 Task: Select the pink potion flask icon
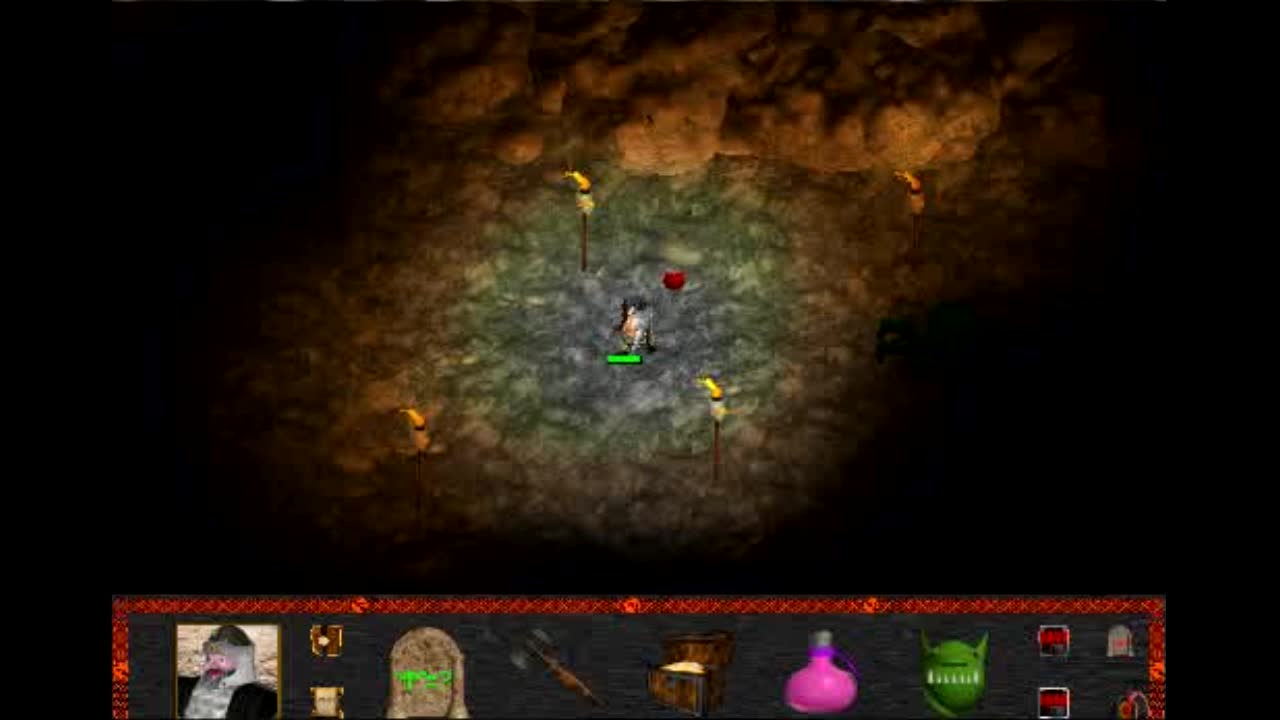coord(820,675)
